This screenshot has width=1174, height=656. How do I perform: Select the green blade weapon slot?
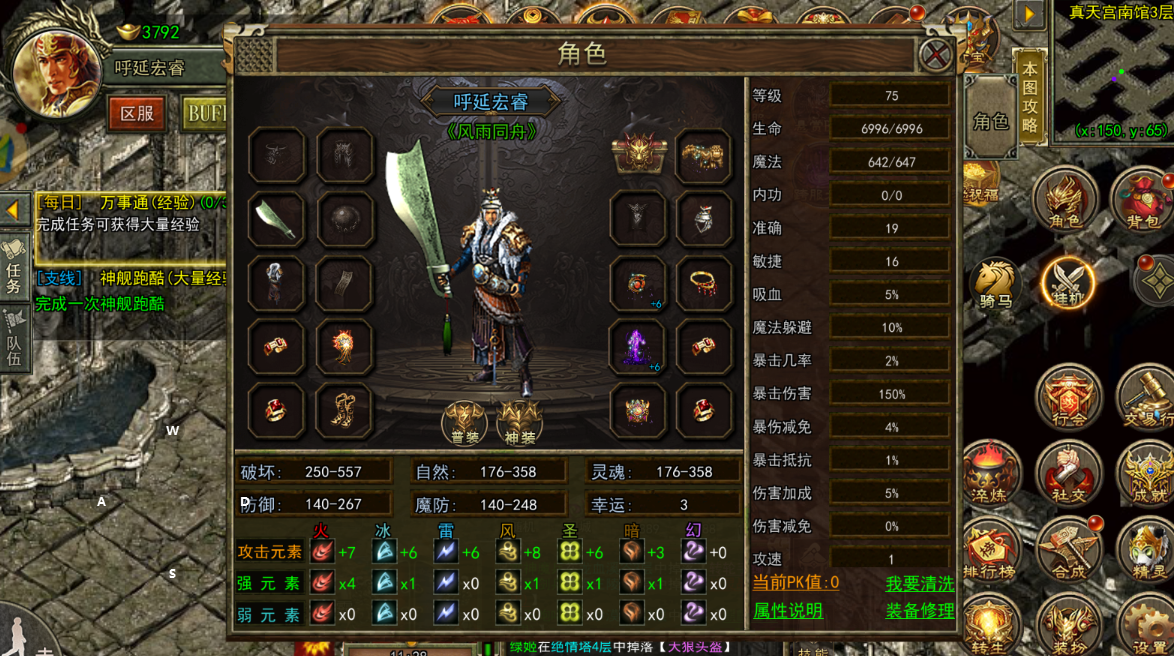coord(276,219)
